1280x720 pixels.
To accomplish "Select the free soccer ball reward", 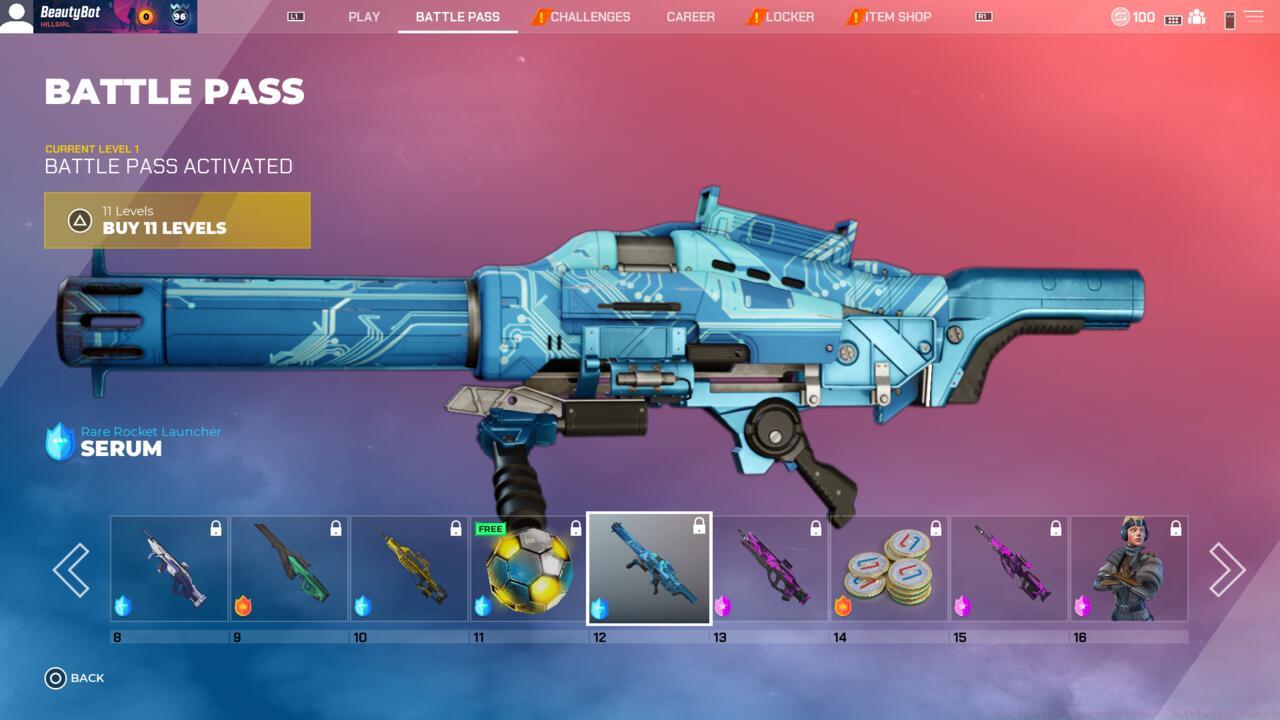I will (529, 569).
